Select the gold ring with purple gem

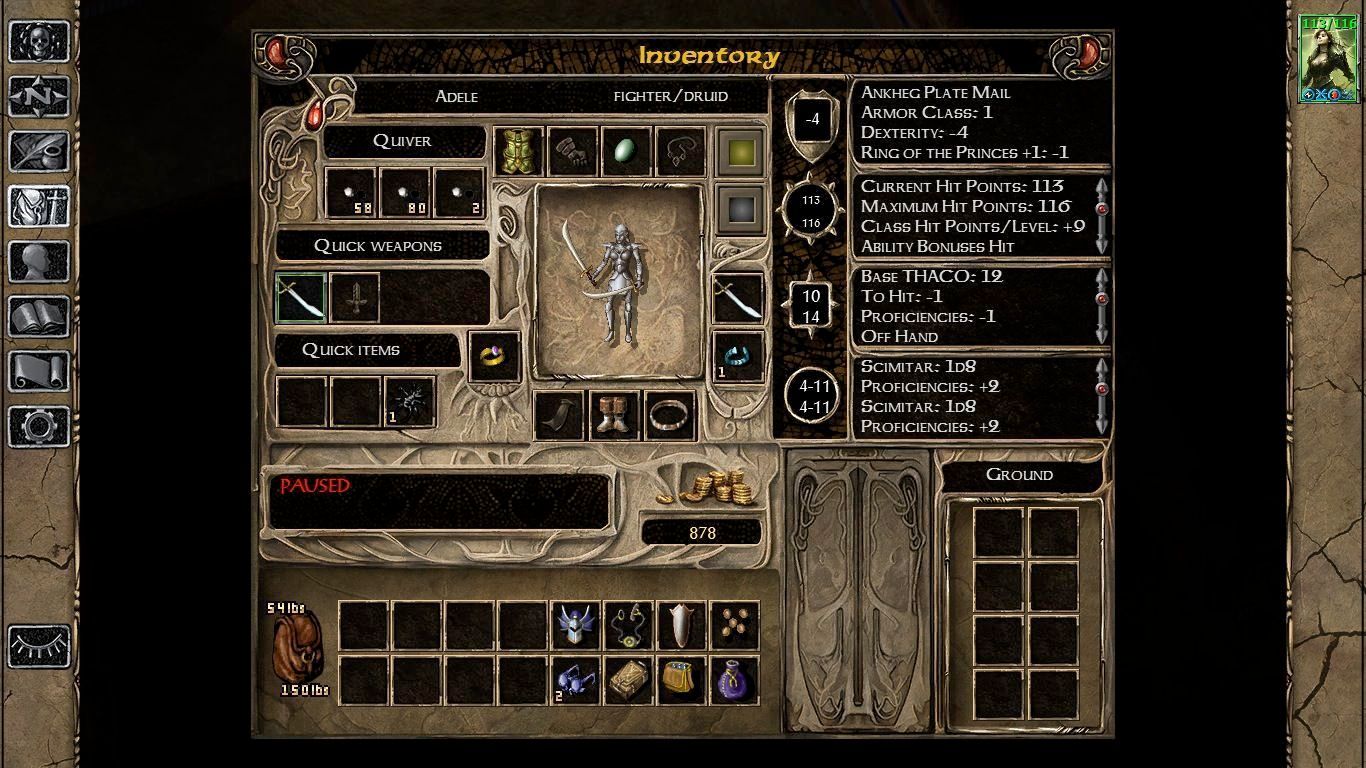[494, 357]
